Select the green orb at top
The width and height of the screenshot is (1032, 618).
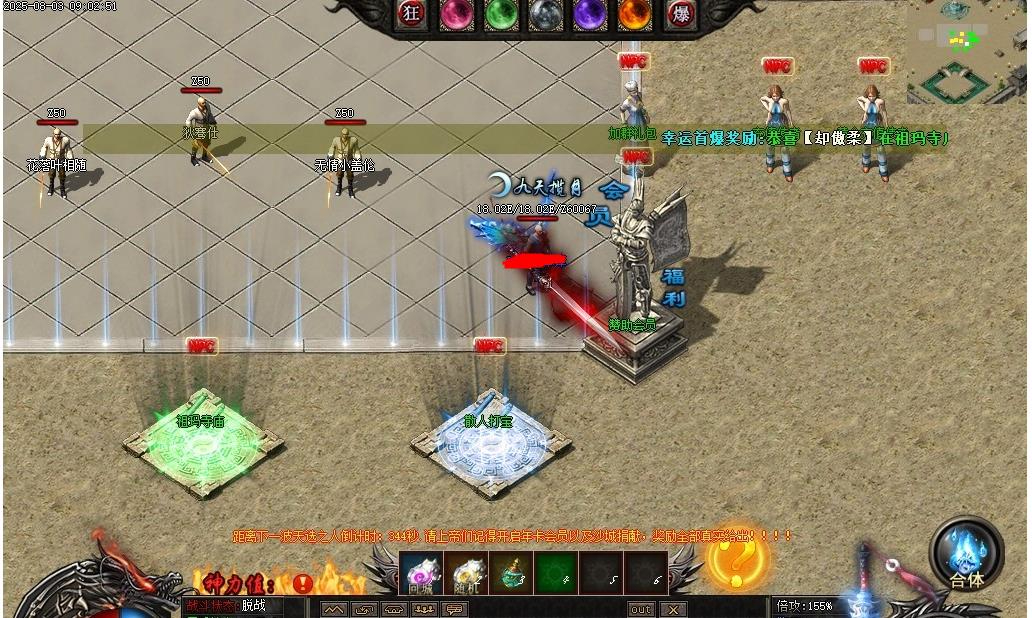(x=500, y=13)
